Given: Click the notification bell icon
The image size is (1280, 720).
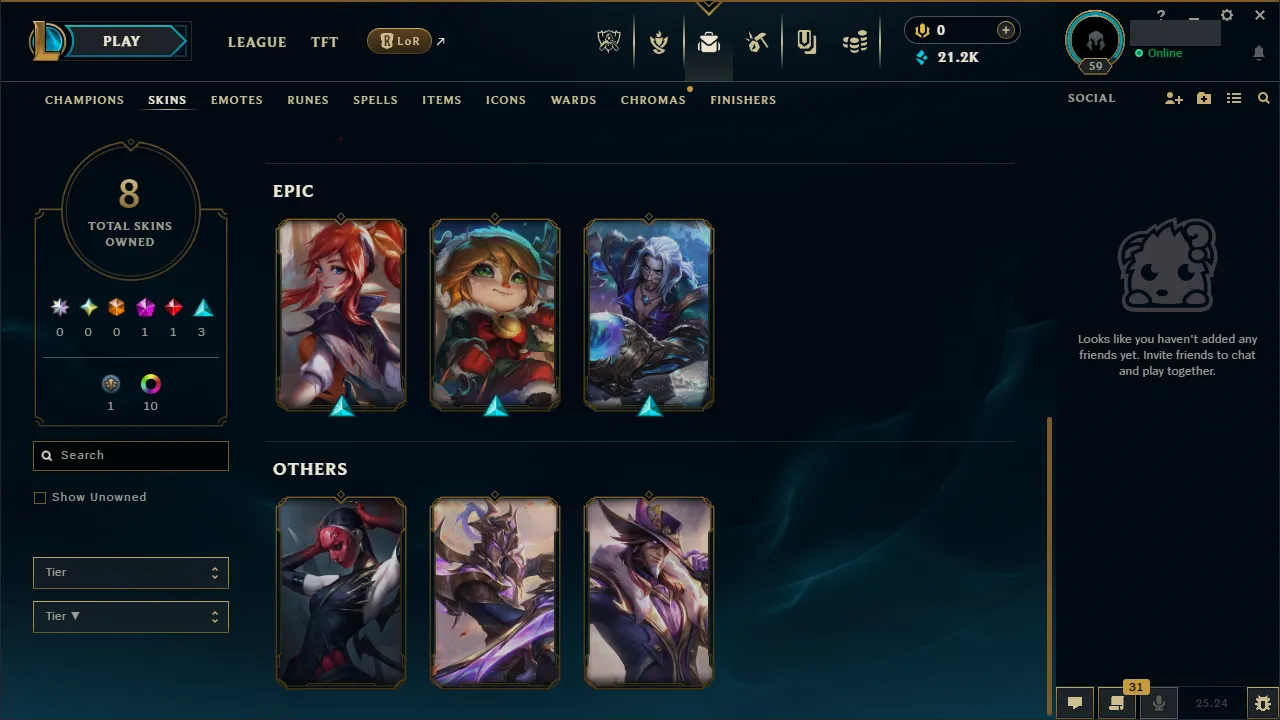Looking at the screenshot, I should 1258,53.
